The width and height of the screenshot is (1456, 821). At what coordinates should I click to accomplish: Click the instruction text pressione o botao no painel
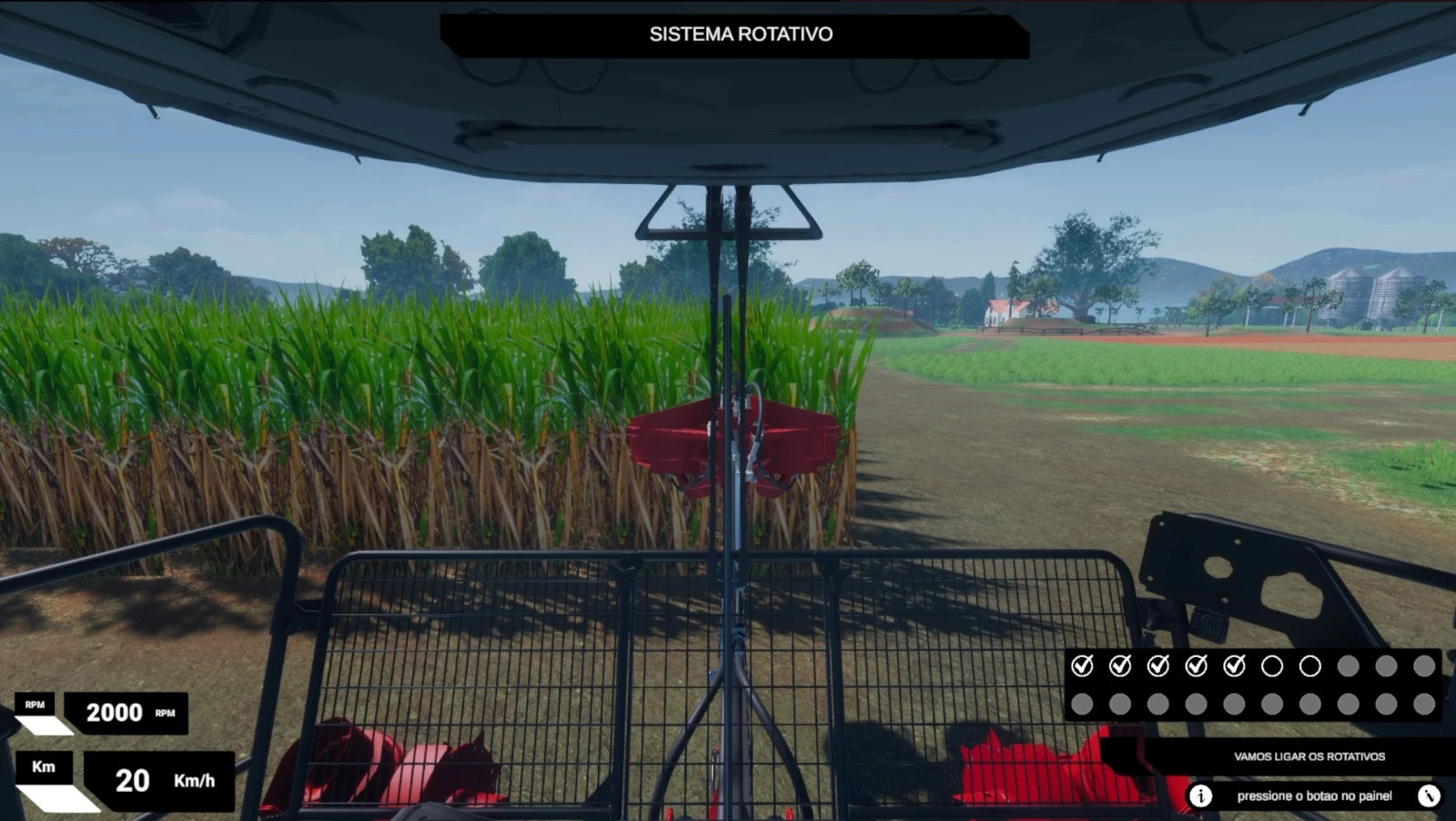coord(1317,796)
